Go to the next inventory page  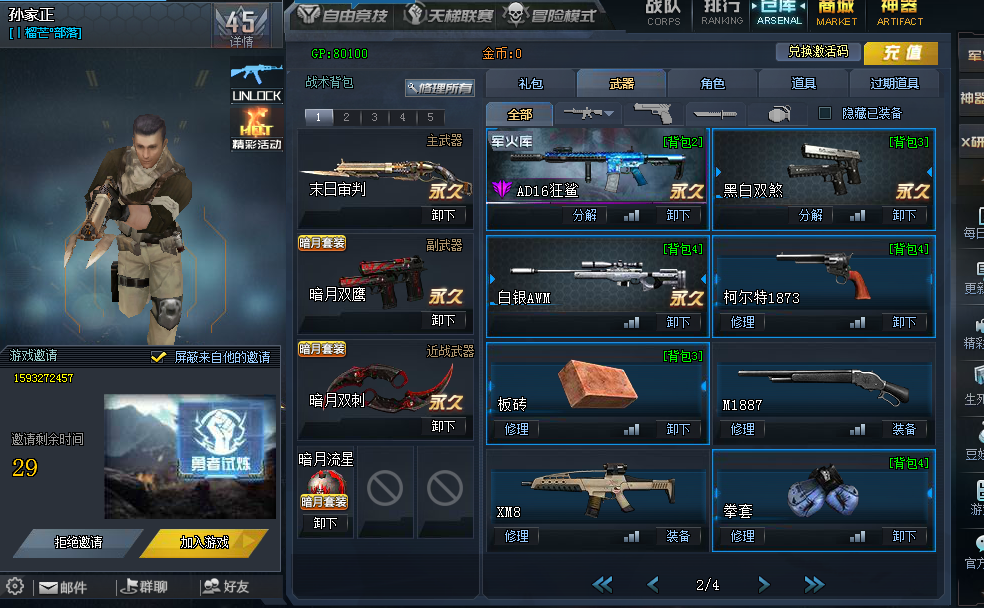[x=763, y=584]
